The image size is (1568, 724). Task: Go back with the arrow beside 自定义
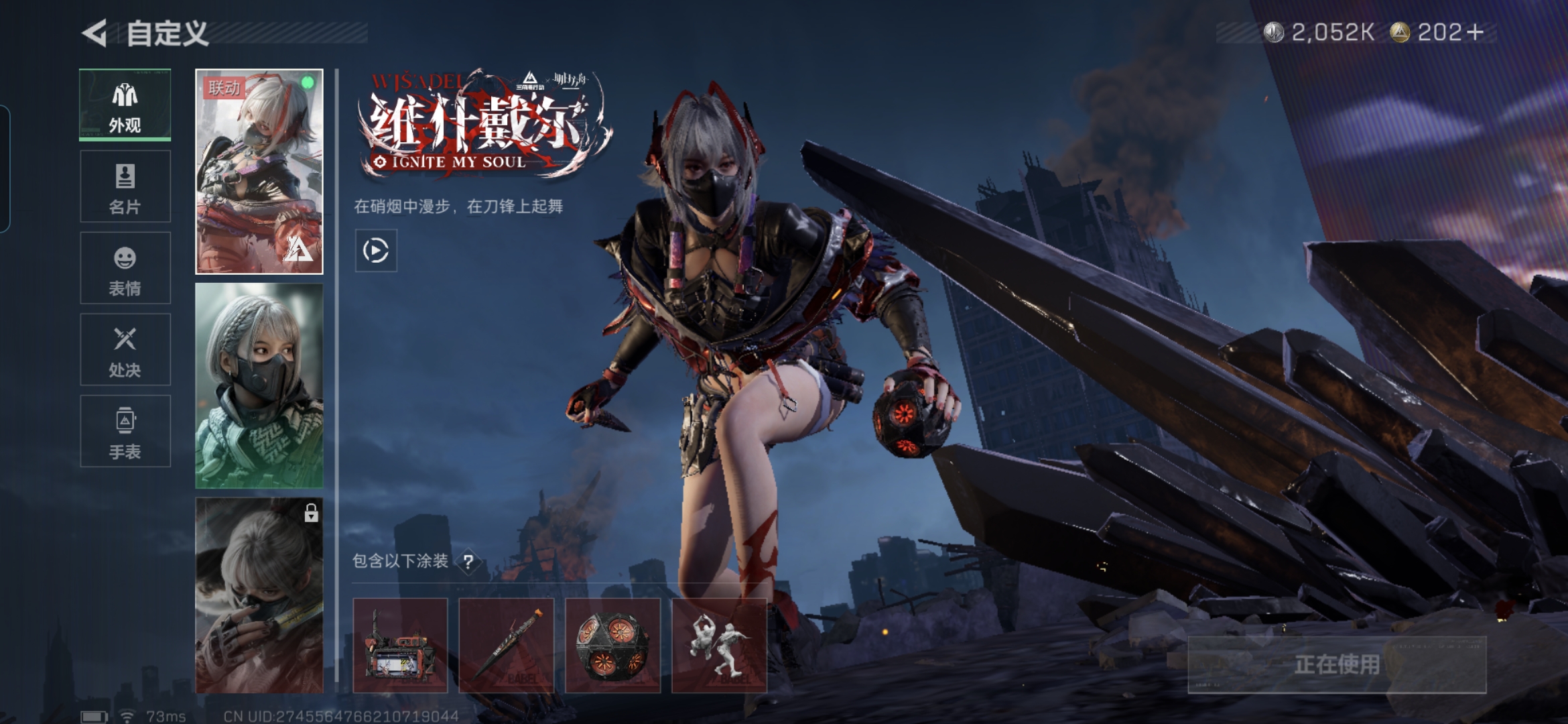(95, 33)
